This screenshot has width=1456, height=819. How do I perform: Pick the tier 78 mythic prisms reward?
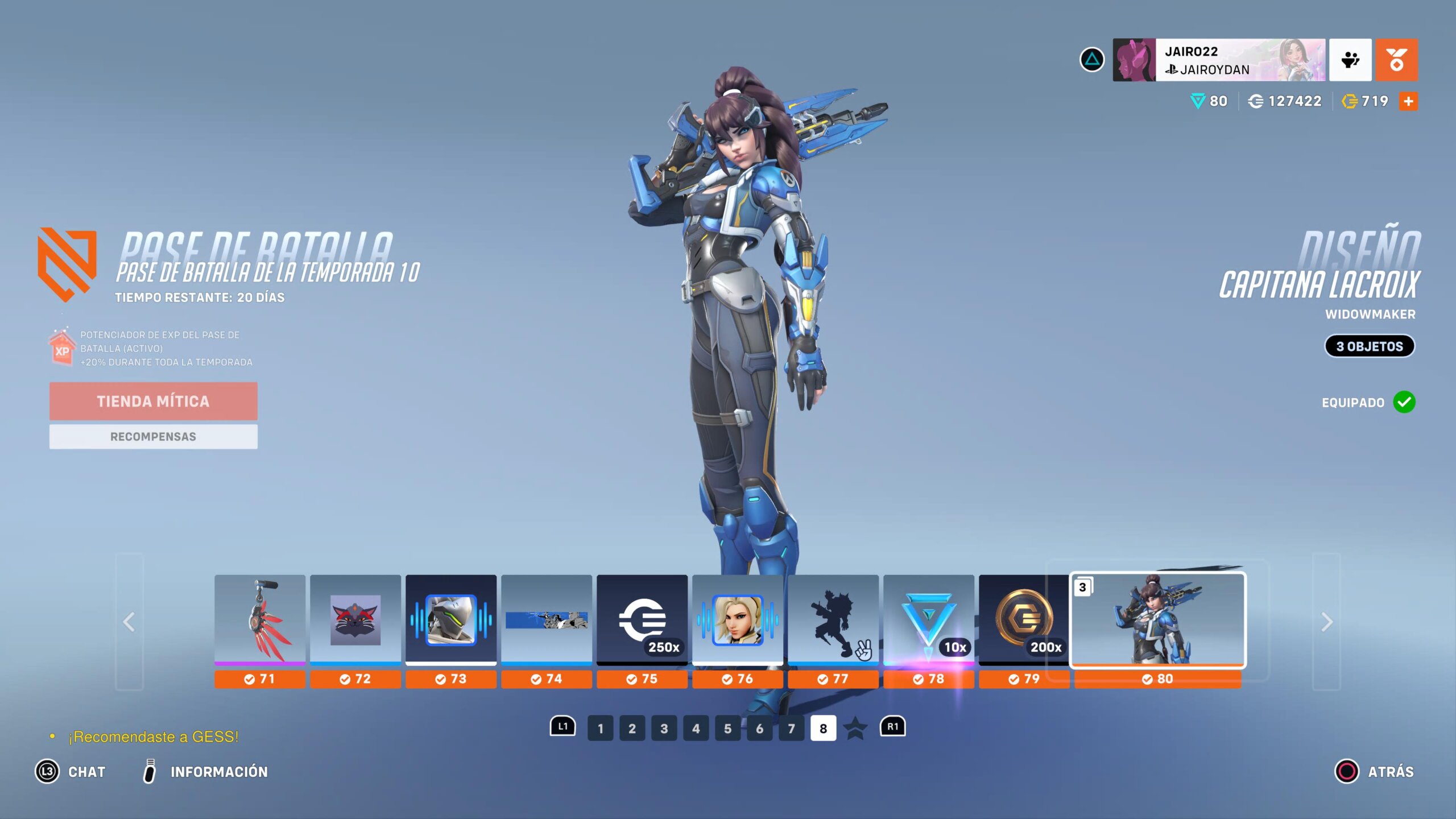click(929, 620)
